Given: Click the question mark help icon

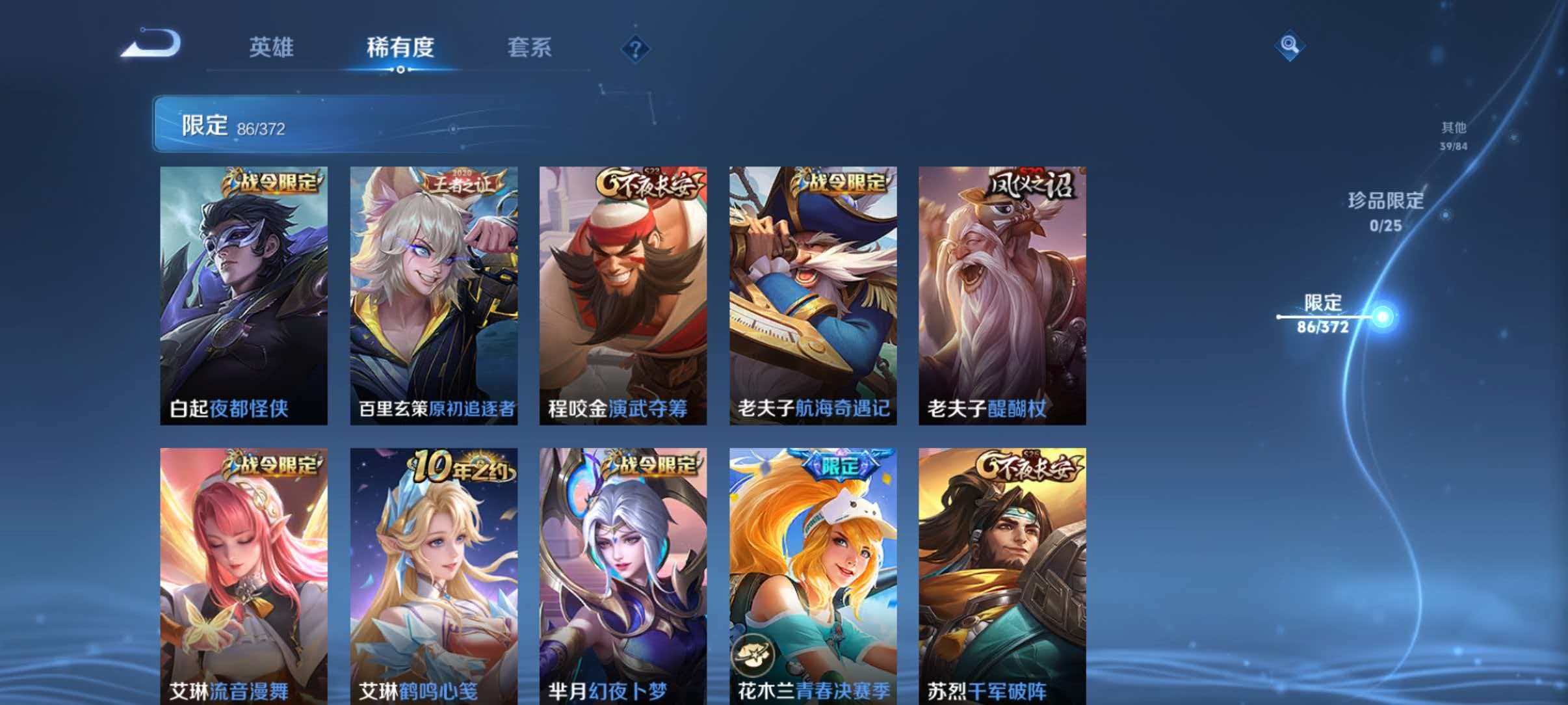Looking at the screenshot, I should (x=636, y=49).
